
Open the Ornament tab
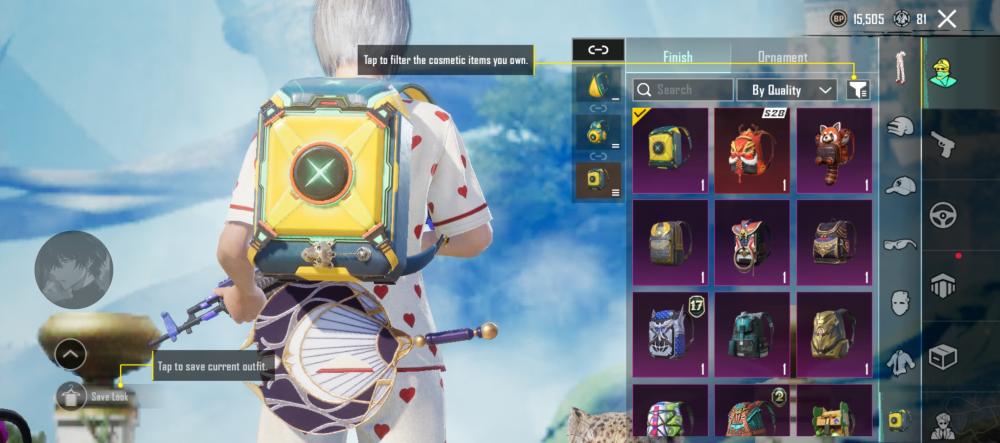coord(782,57)
